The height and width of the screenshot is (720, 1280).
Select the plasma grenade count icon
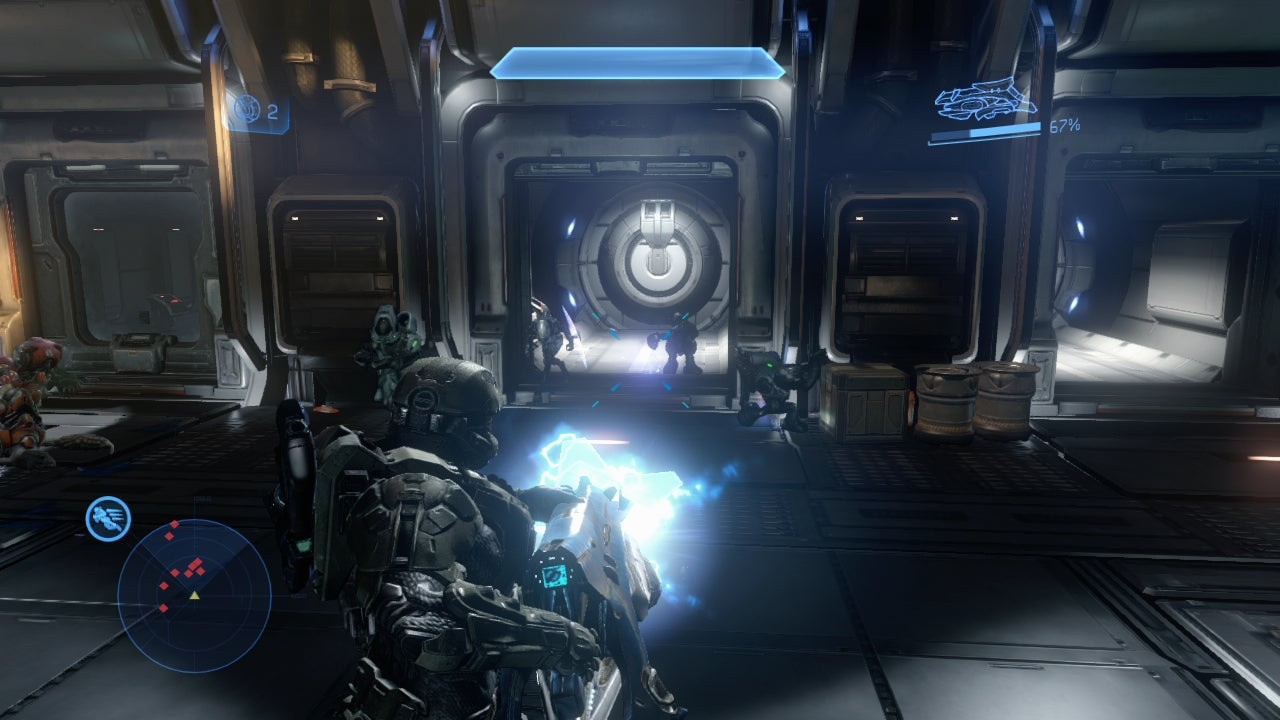pos(246,109)
